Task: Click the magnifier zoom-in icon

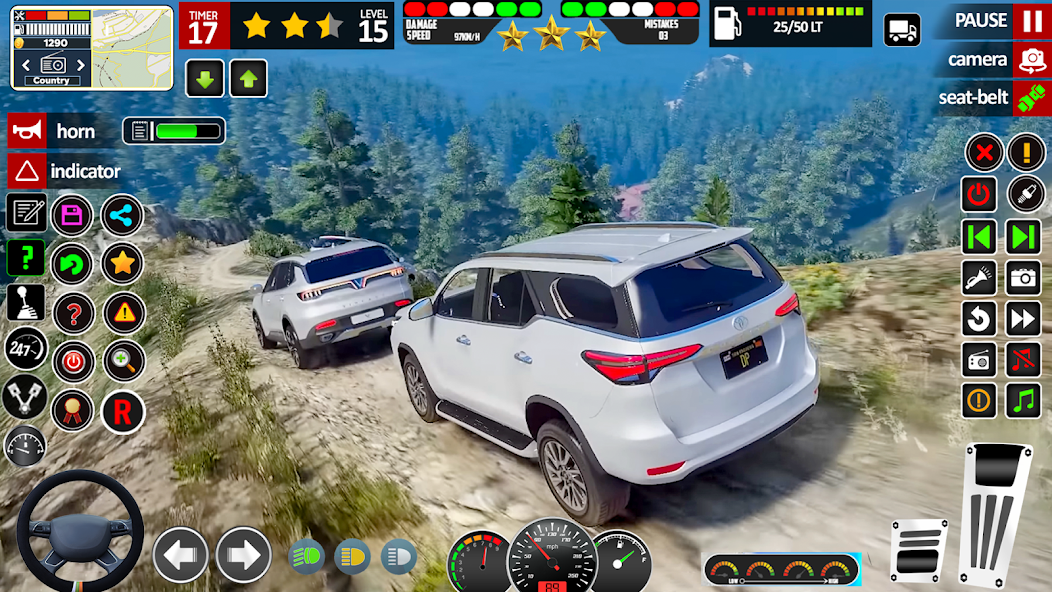Action: 122,361
